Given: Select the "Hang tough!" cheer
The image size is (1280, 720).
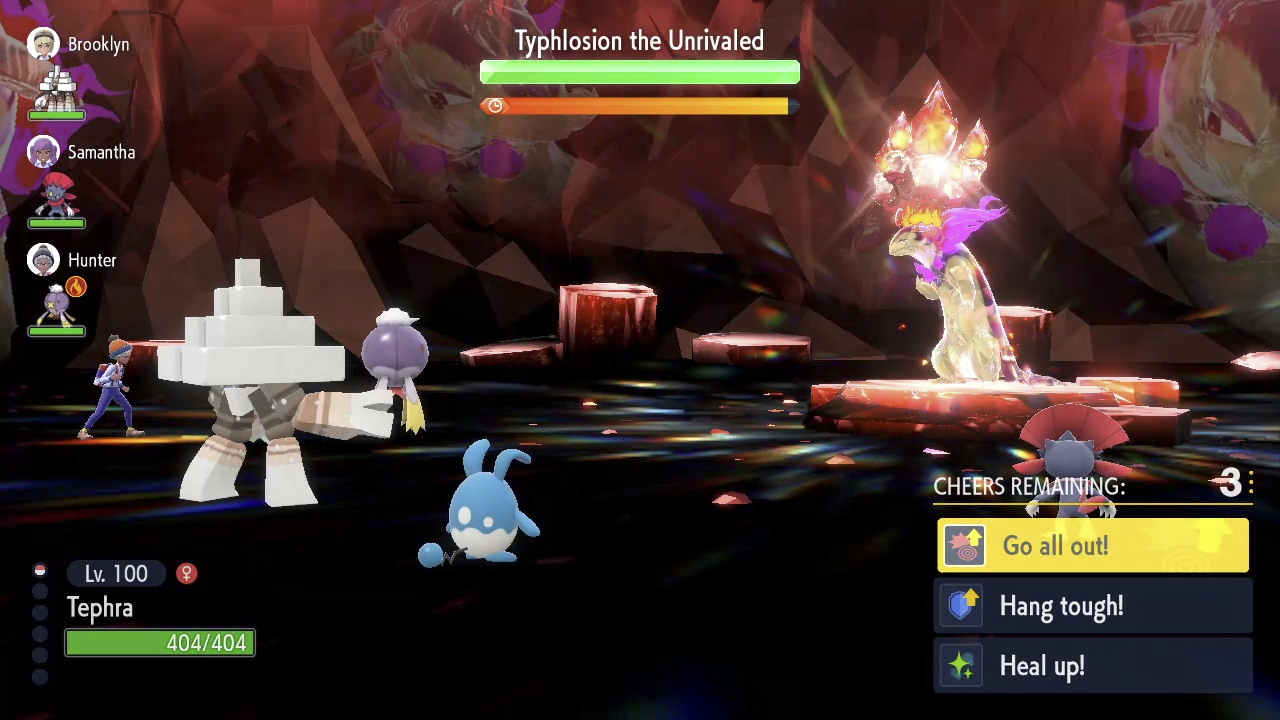Looking at the screenshot, I should (1092, 606).
